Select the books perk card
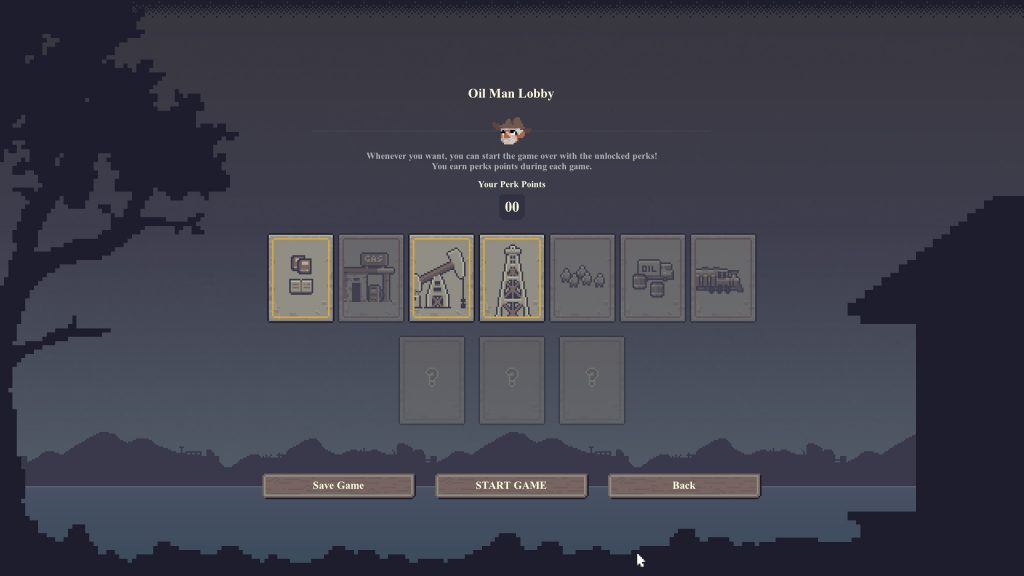The height and width of the screenshot is (576, 1024). tap(301, 278)
